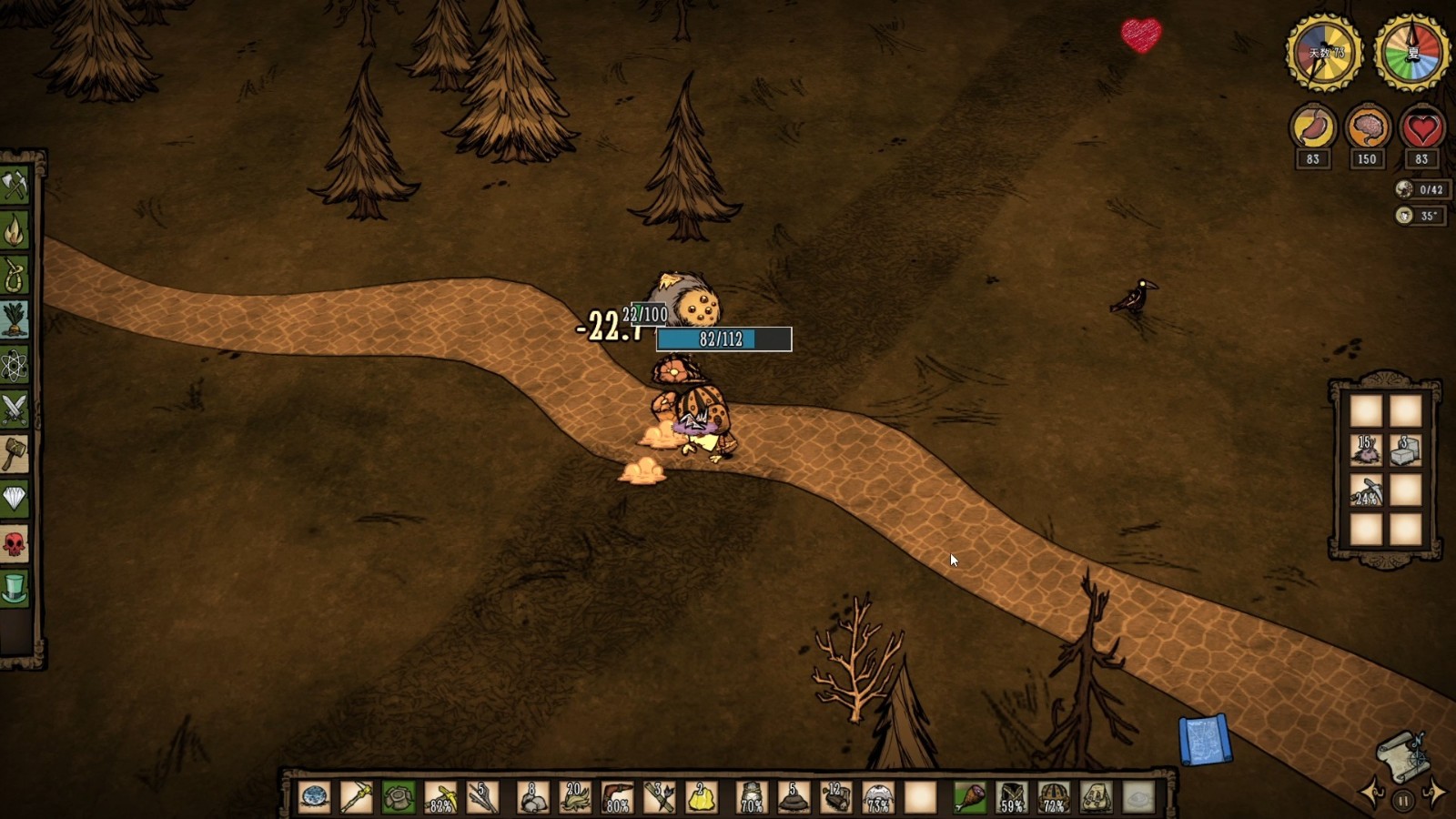Switch to the Food farming crafting tab
Image resolution: width=1456 pixels, height=819 pixels.
pyautogui.click(x=15, y=320)
